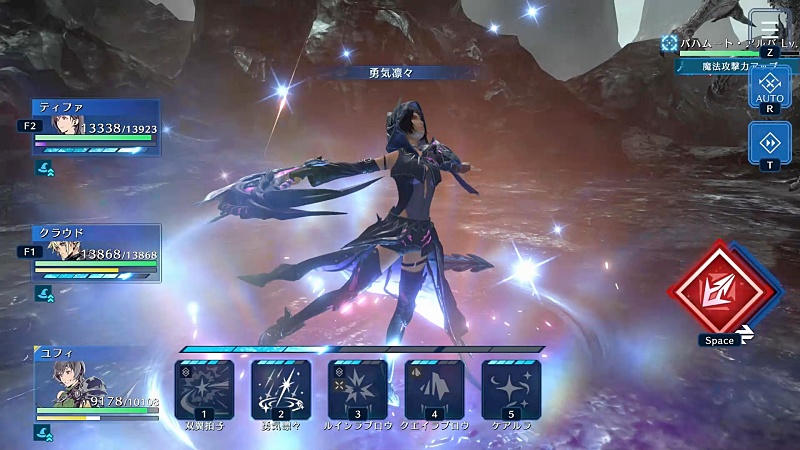Viewport: 800px width, 450px height.
Task: Select the ユフィ character panel
Action: click(x=95, y=385)
